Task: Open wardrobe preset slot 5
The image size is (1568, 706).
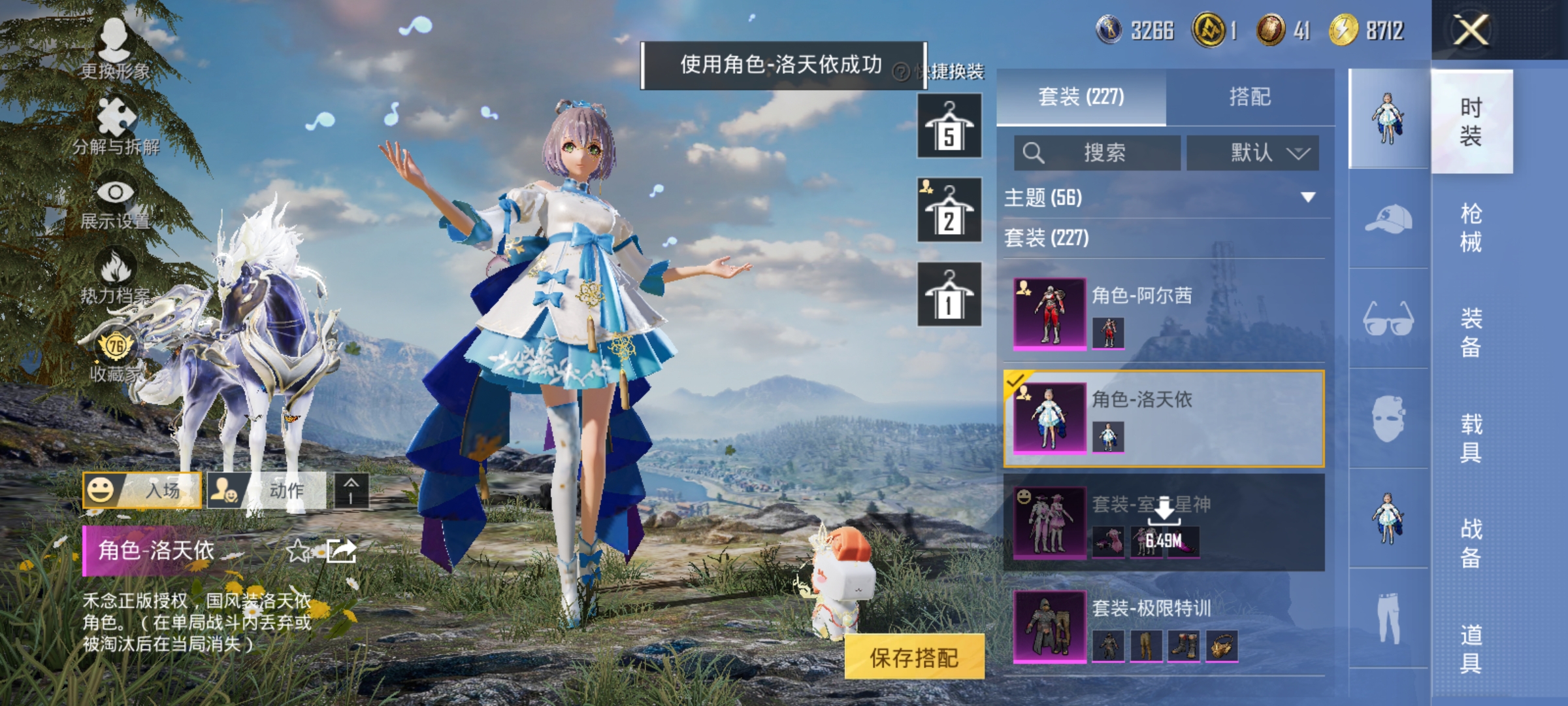Action: [949, 126]
